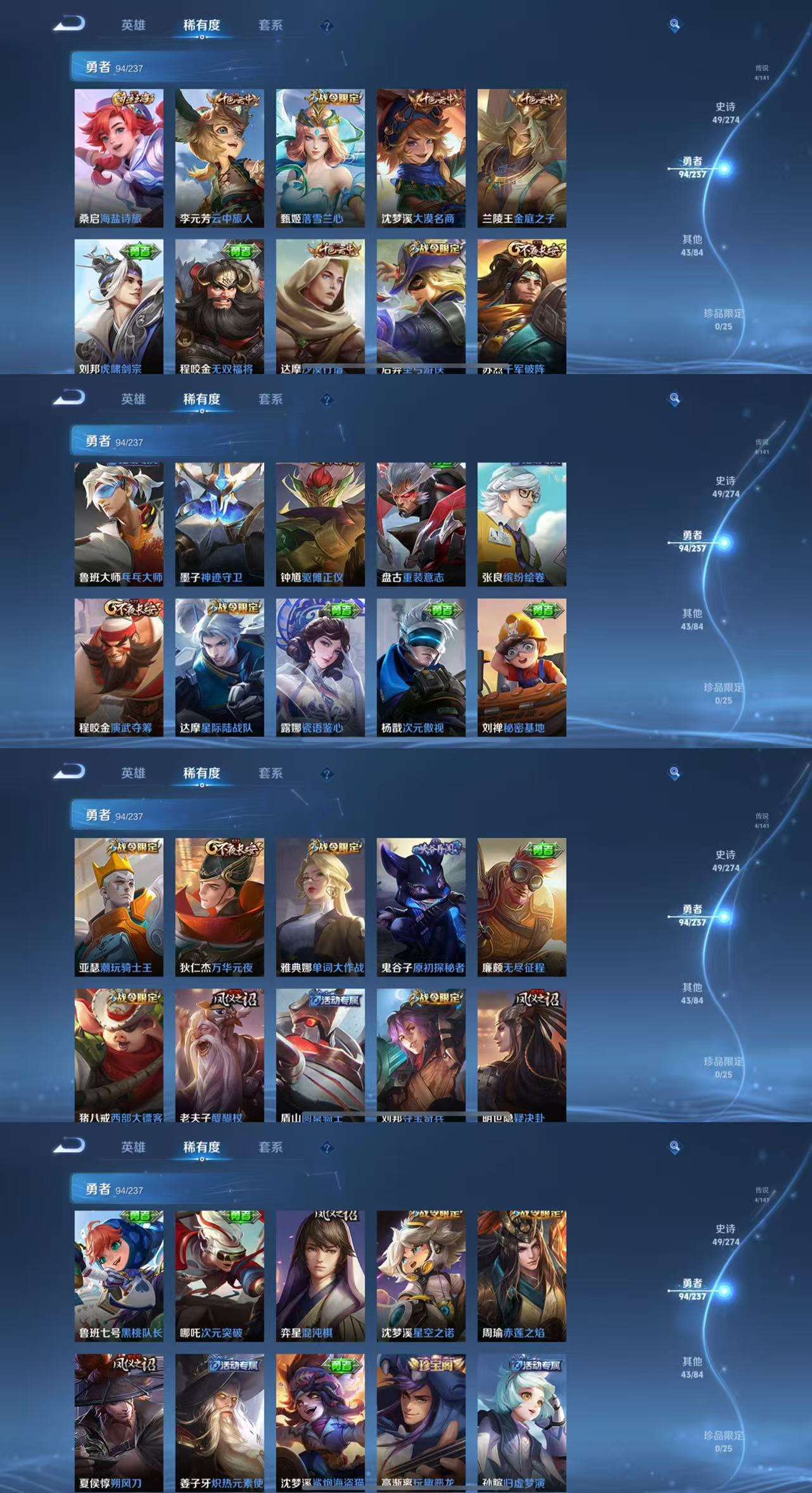Choose 甄姬 落雪兰心 skin card
The height and width of the screenshot is (1493, 812).
(320, 158)
